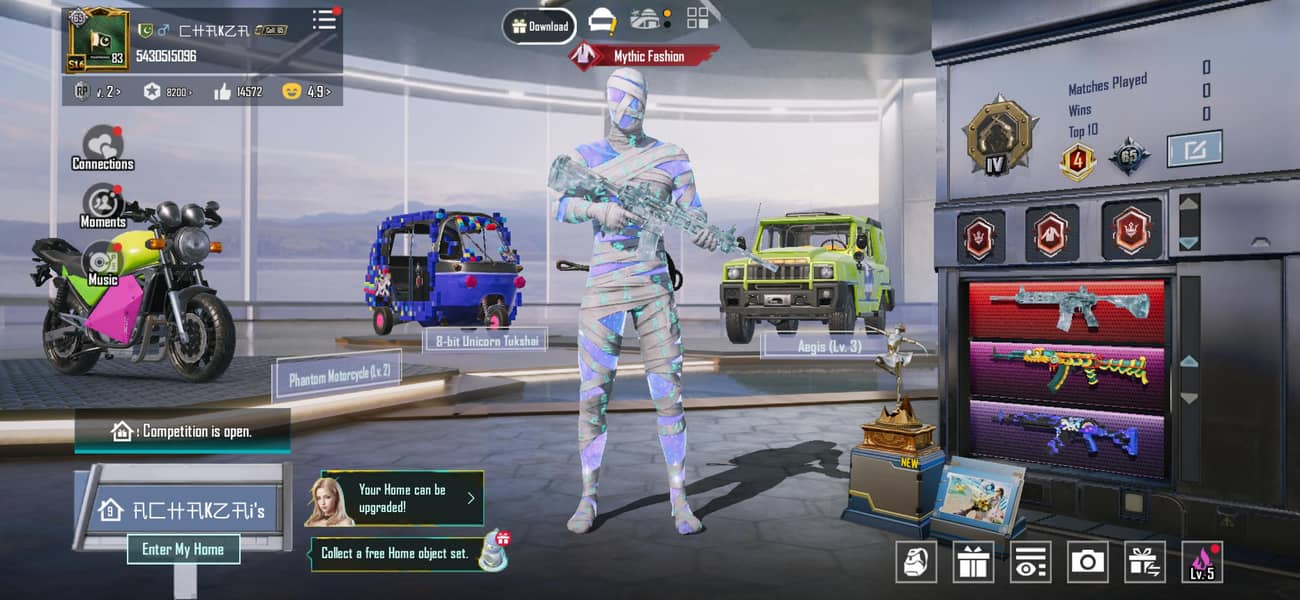Open the player avatar with Pakistan flag
Screen dimensions: 1300x600
[98, 40]
